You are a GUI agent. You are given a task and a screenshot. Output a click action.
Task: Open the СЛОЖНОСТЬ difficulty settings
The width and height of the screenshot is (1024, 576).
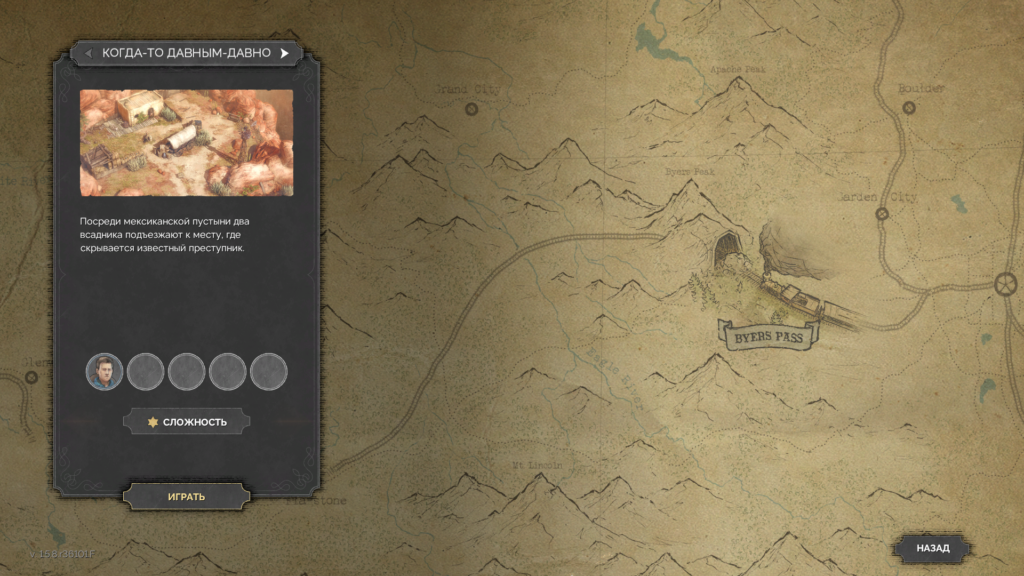tap(186, 422)
